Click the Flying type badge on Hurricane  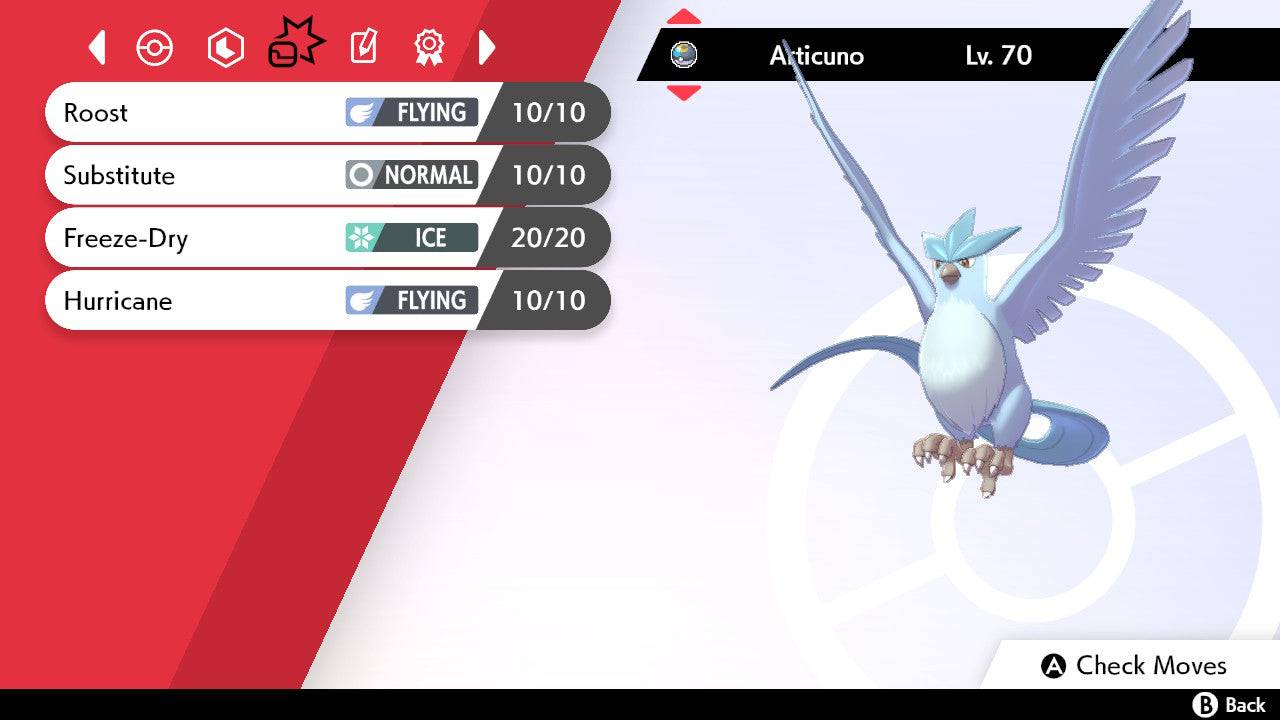click(x=410, y=300)
